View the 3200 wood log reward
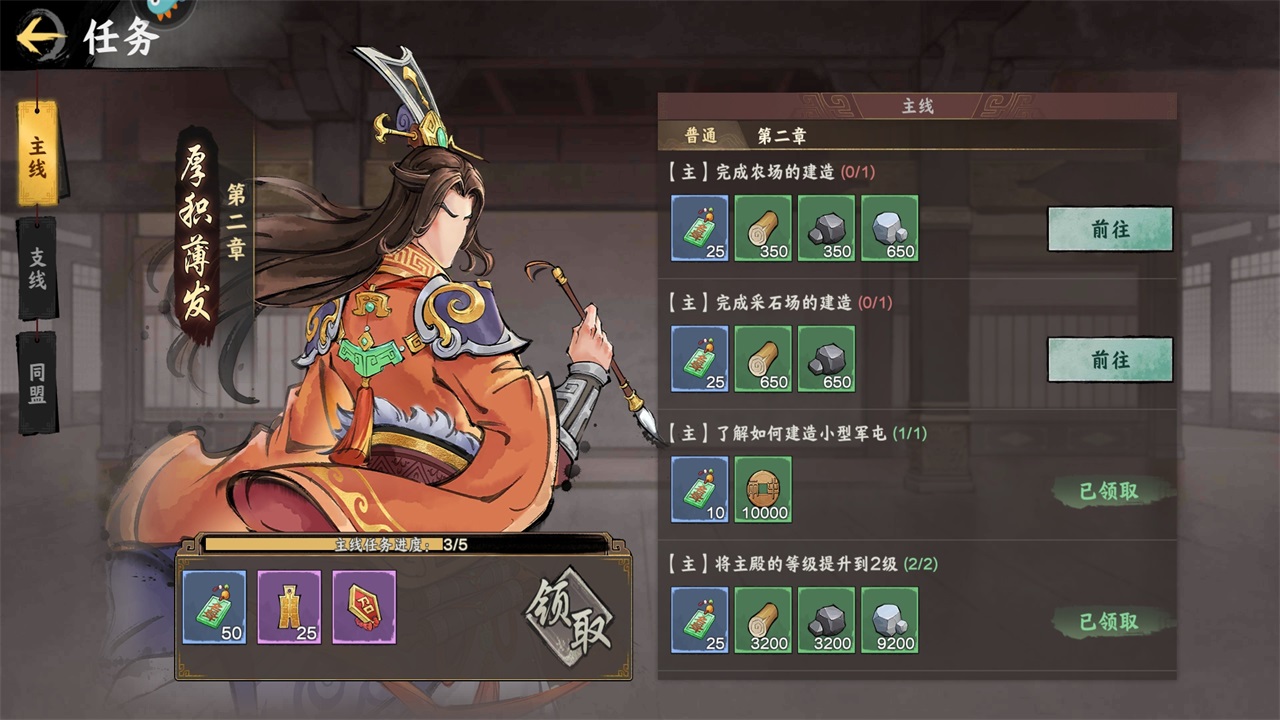 [763, 620]
